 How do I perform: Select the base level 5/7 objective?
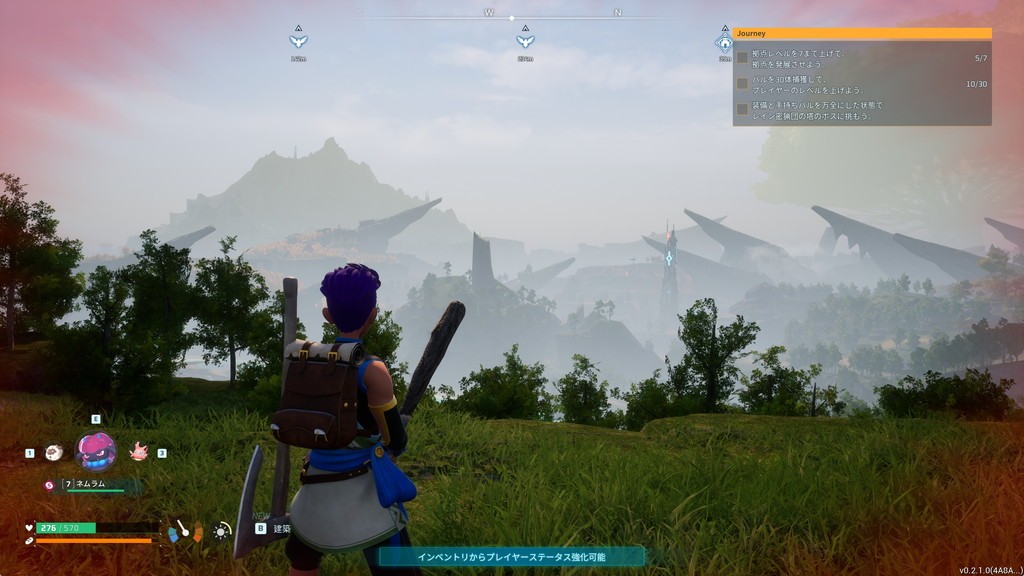tap(861, 58)
